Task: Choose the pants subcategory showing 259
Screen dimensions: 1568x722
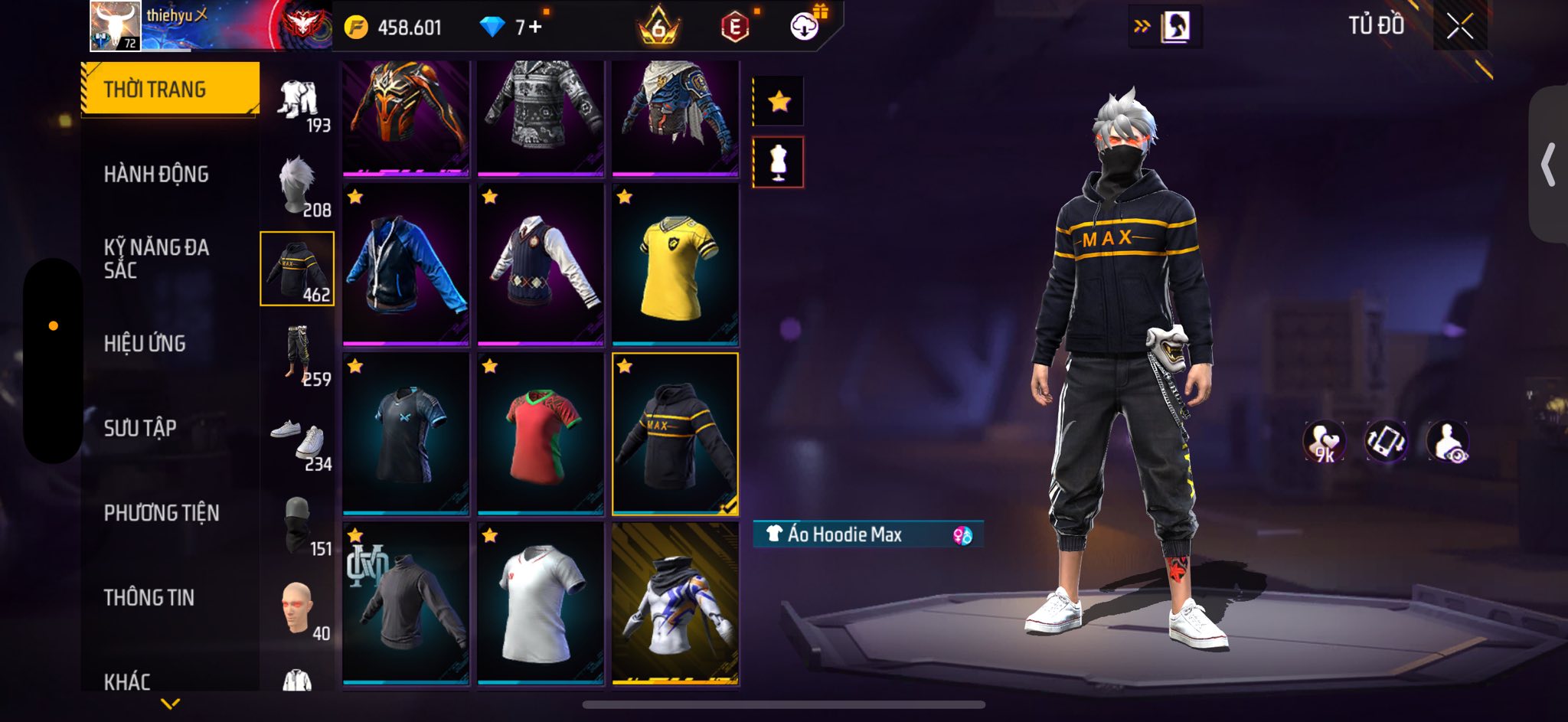Action: click(298, 354)
